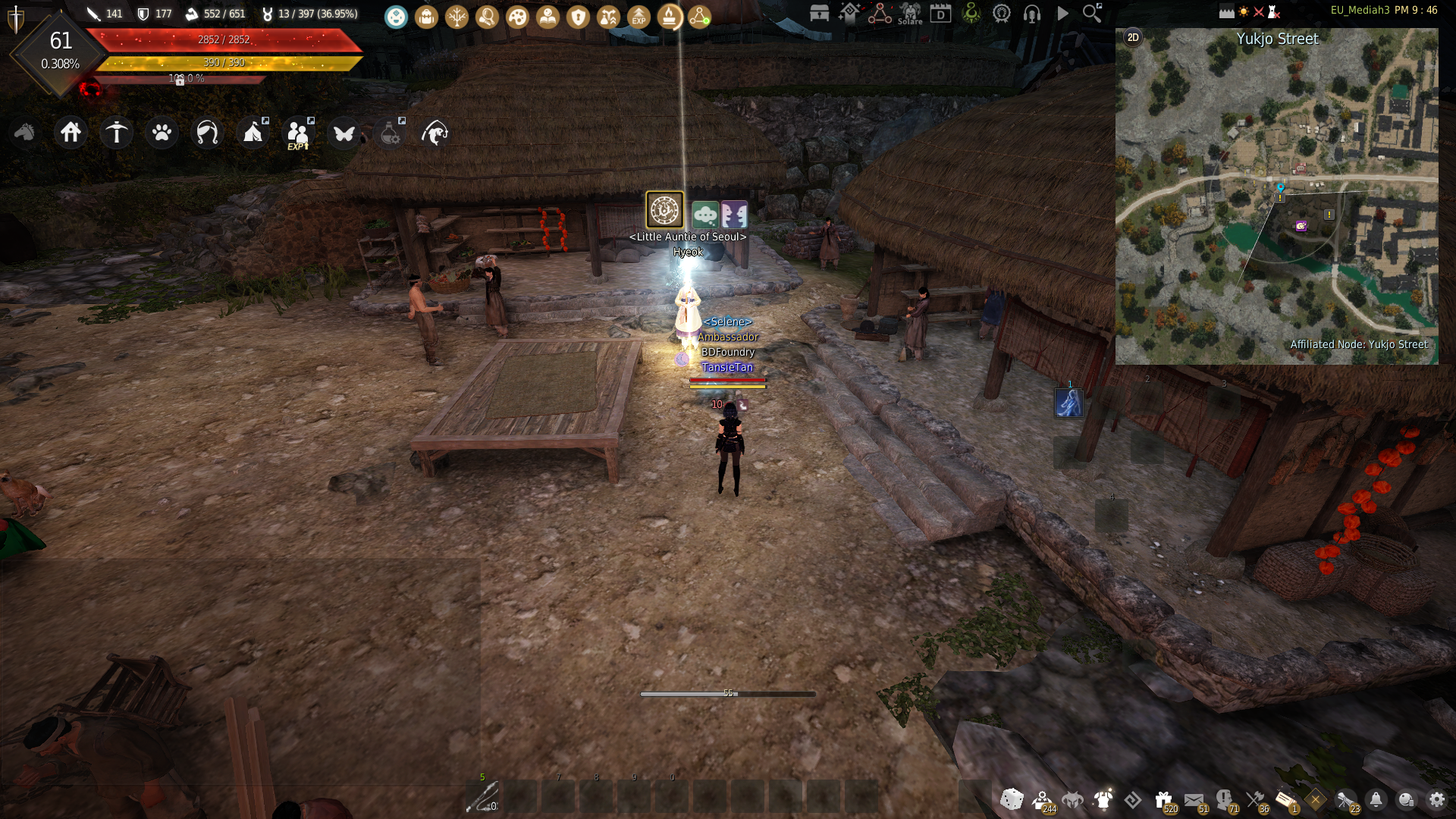Open the fishing icon
The height and width of the screenshot is (819, 1456).
(435, 133)
